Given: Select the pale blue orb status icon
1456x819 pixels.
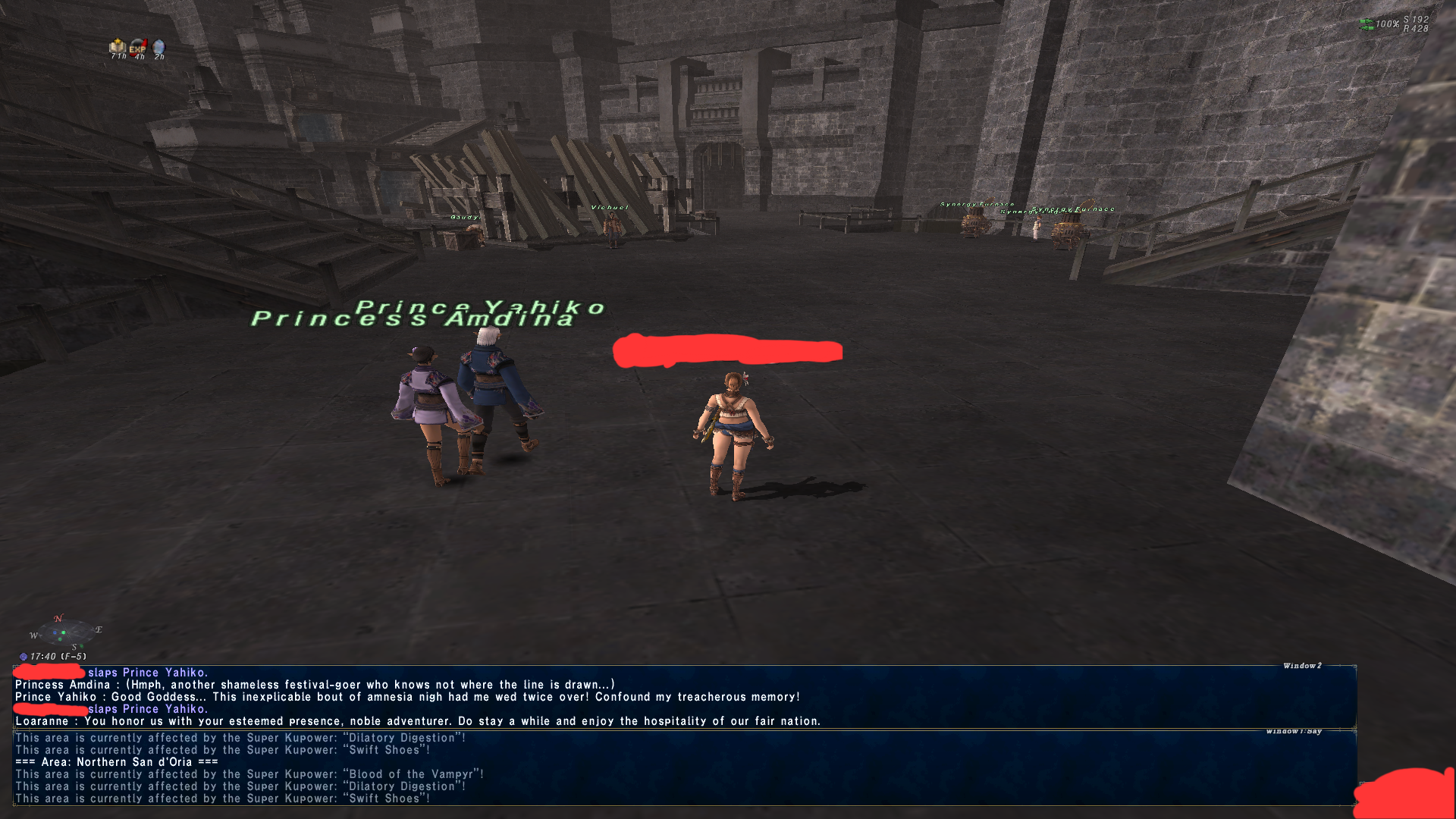Looking at the screenshot, I should click(158, 48).
